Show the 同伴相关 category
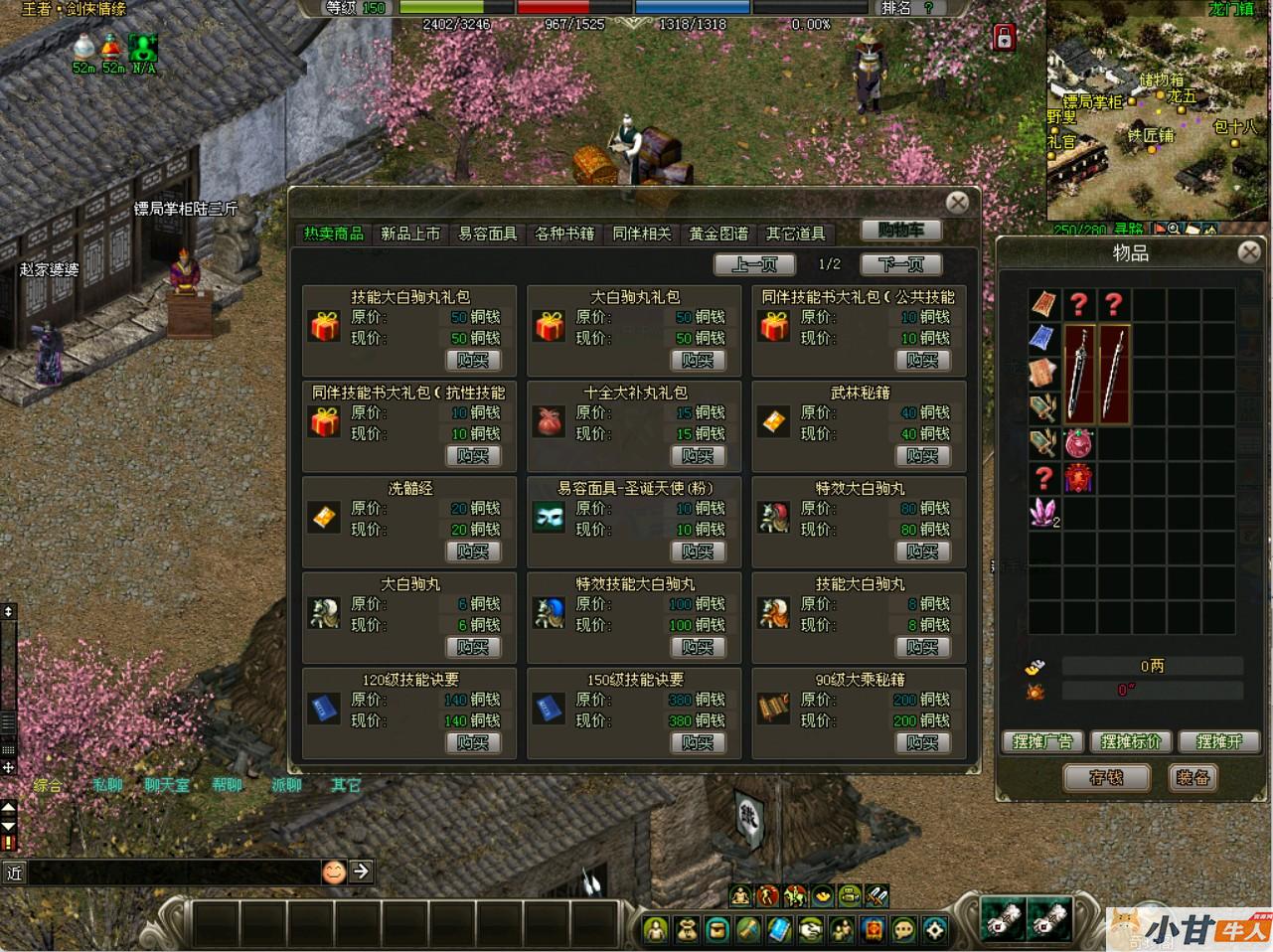 tap(641, 234)
